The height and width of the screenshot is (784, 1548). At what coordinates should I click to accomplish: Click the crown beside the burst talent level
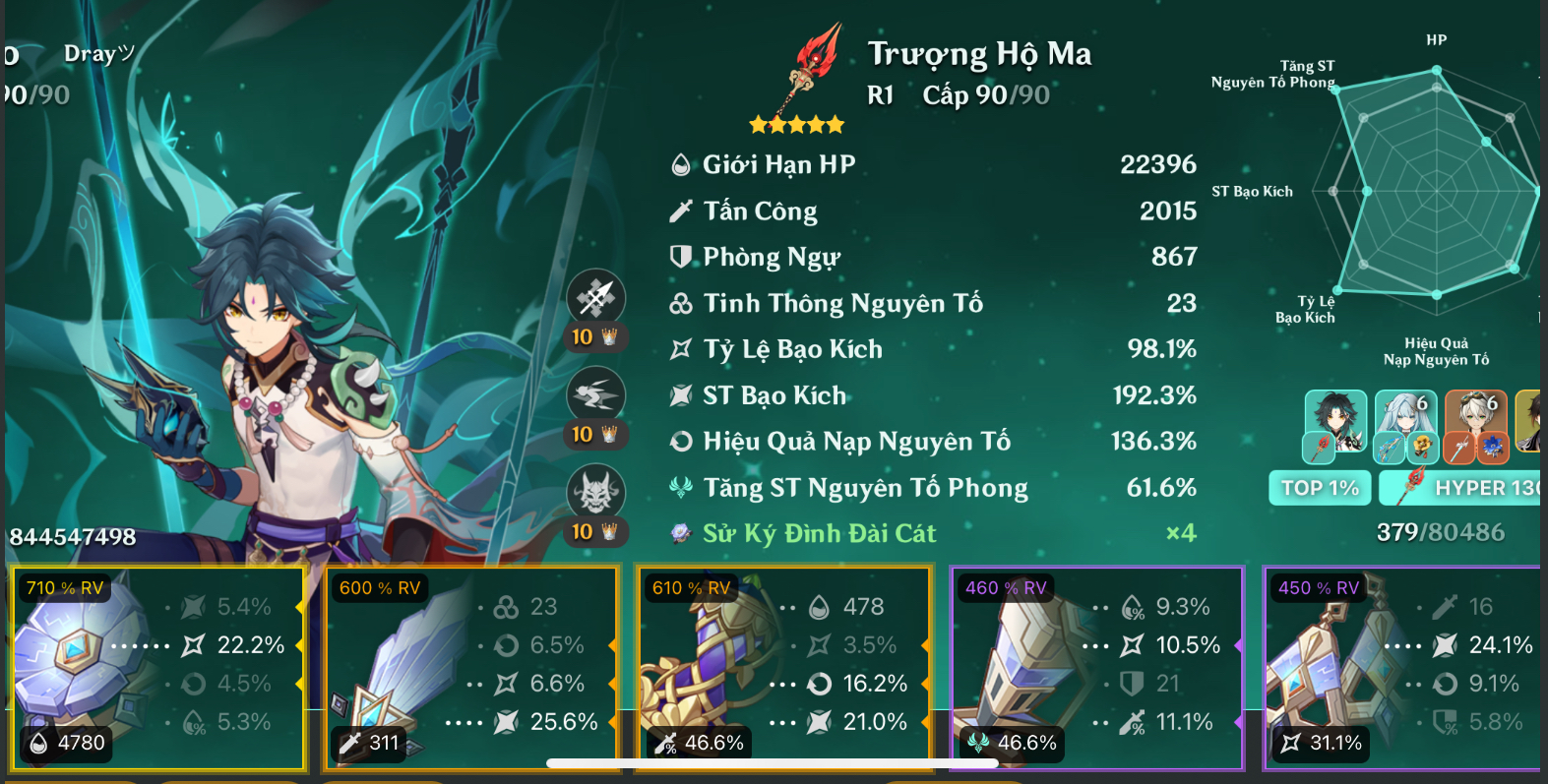coord(610,530)
